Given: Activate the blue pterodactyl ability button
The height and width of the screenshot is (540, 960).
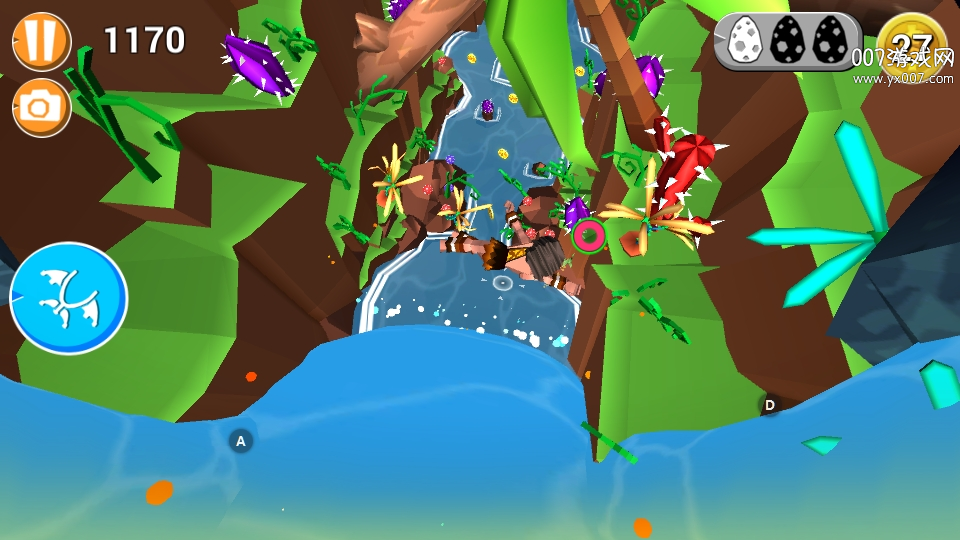Looking at the screenshot, I should pos(69,298).
